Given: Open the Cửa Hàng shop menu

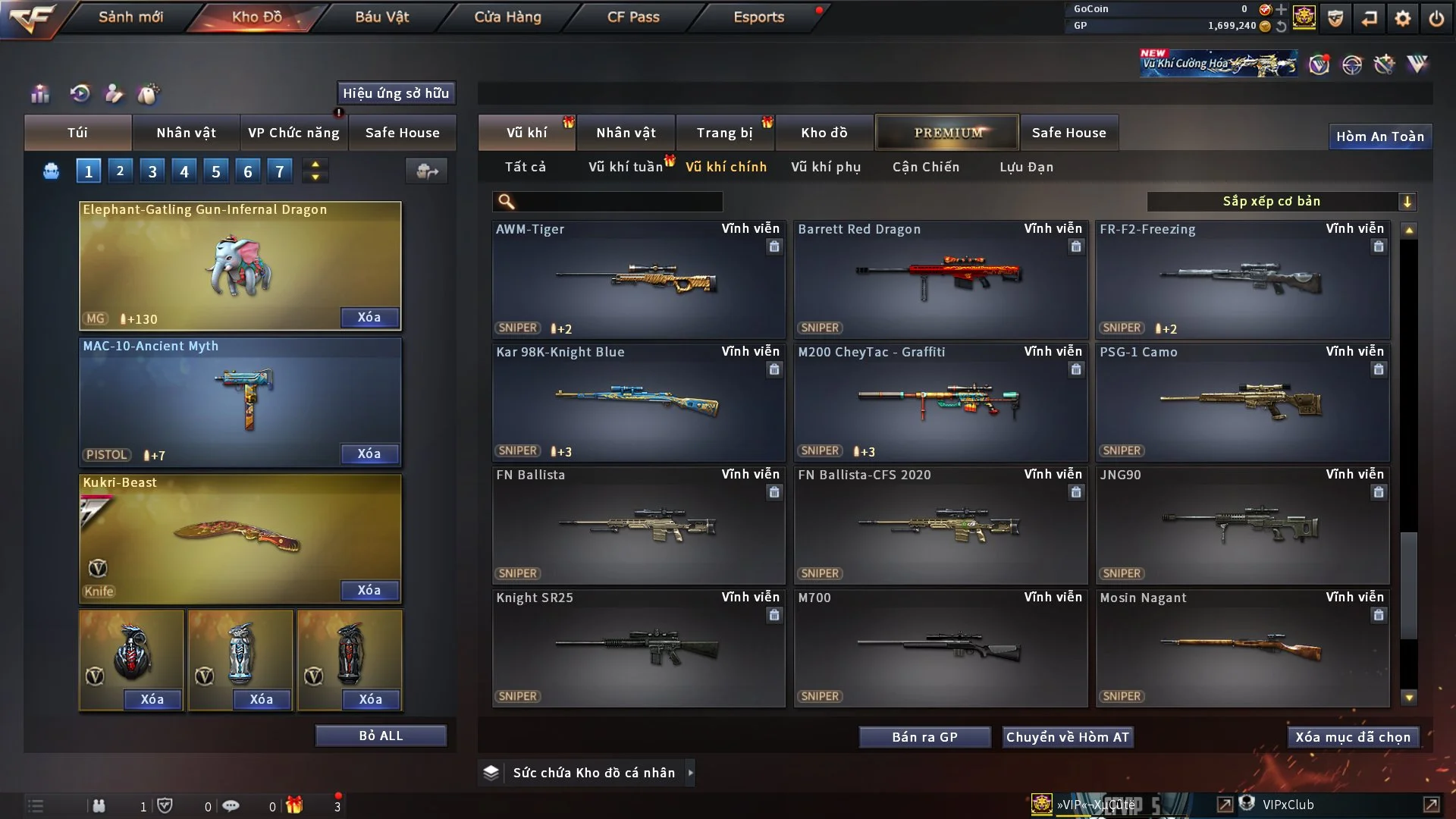Looking at the screenshot, I should click(507, 17).
